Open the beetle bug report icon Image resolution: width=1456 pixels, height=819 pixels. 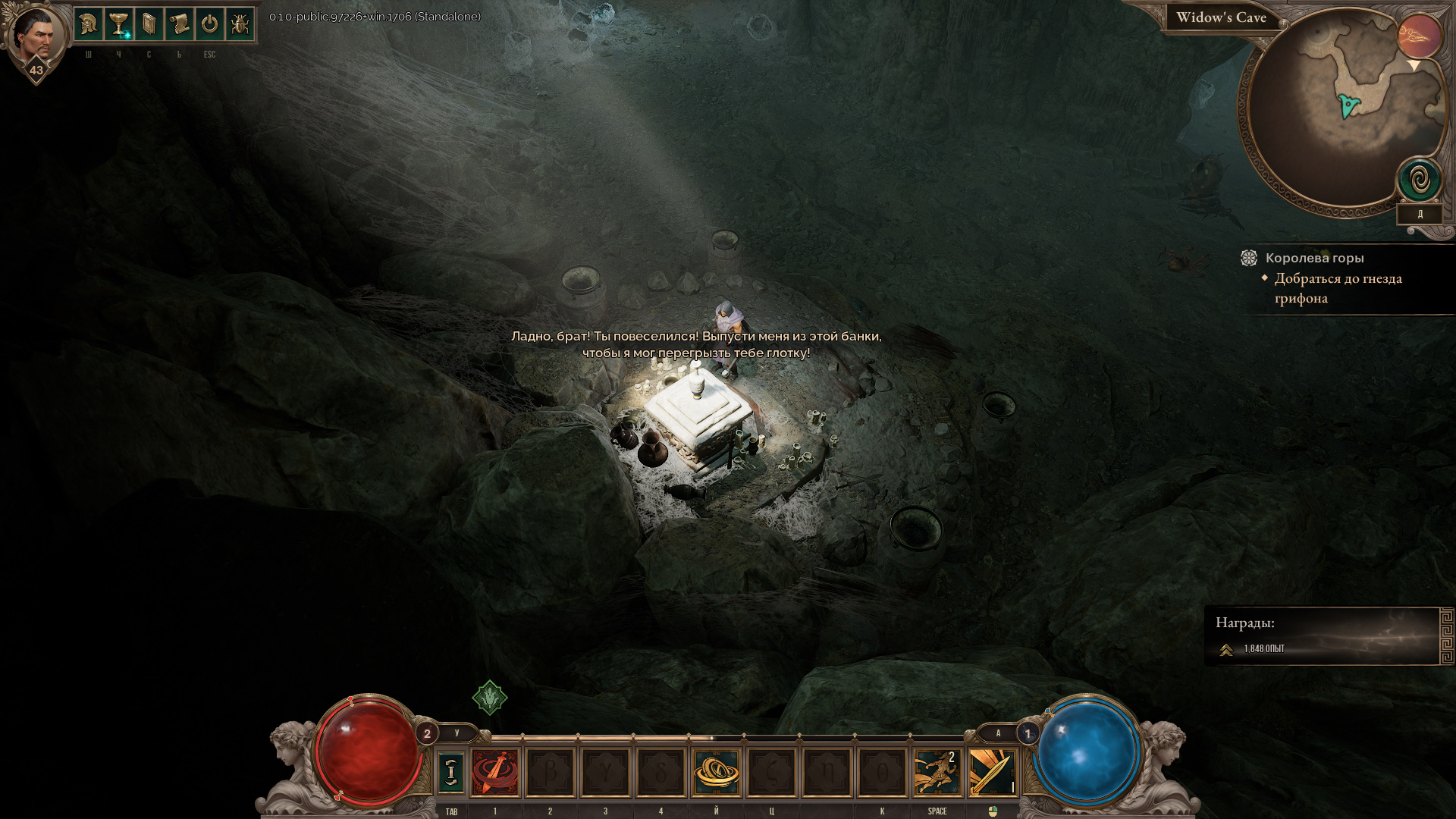coord(240,25)
